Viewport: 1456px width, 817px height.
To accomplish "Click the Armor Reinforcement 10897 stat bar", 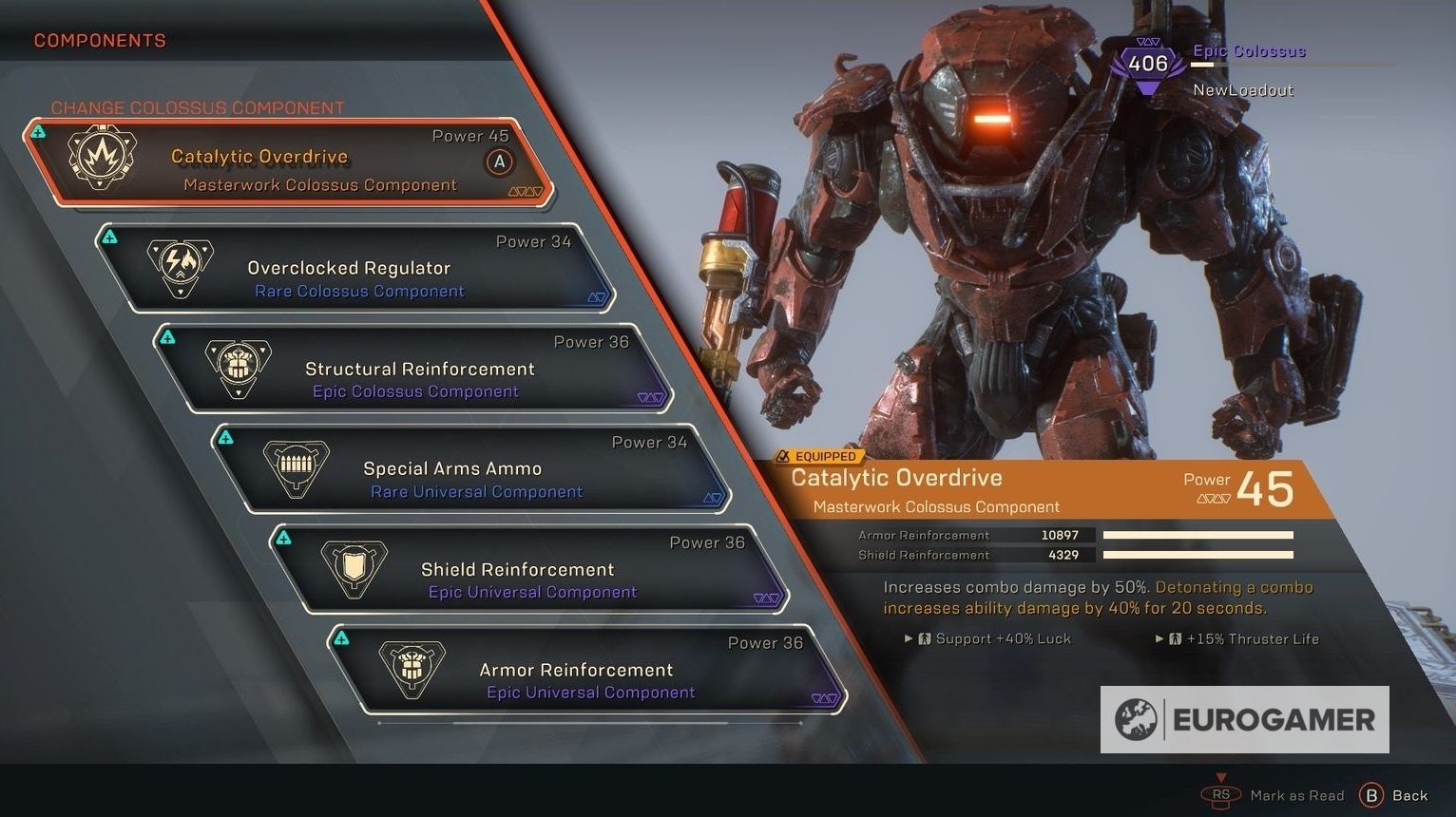I will 1199,534.
